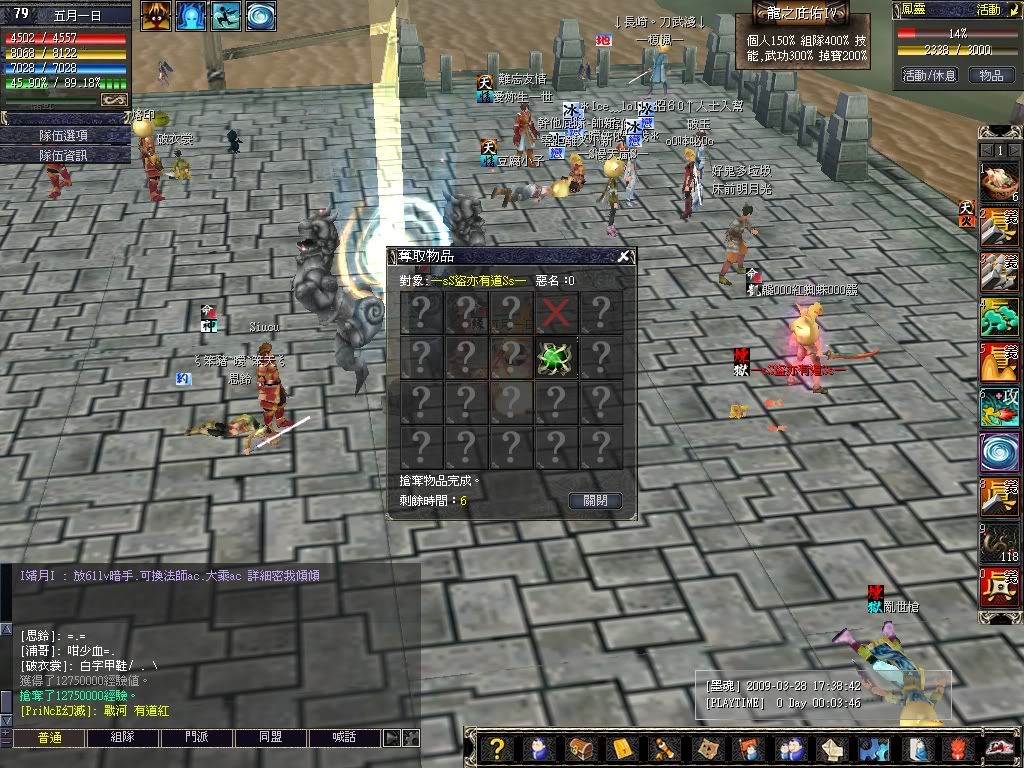Close the loot window with the X
The height and width of the screenshot is (768, 1024).
tap(624, 257)
